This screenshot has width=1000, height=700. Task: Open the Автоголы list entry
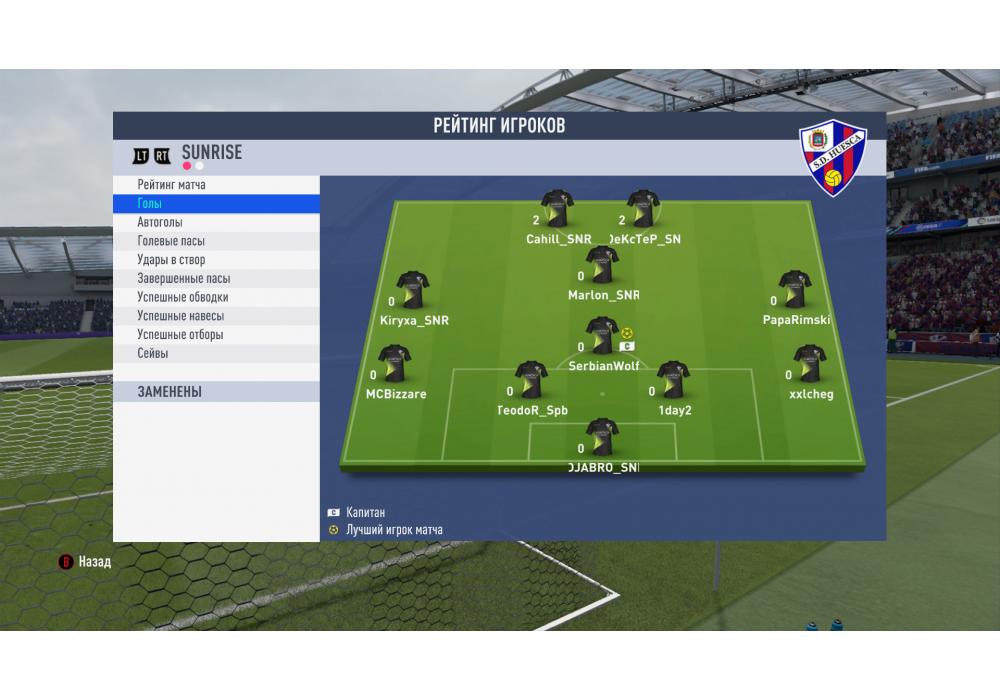click(160, 223)
